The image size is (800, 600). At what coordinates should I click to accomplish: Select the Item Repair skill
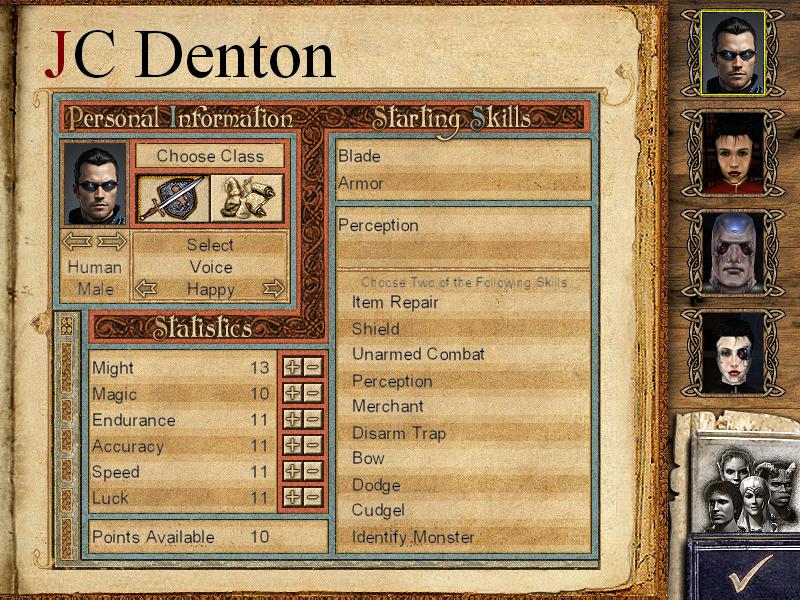tap(395, 302)
